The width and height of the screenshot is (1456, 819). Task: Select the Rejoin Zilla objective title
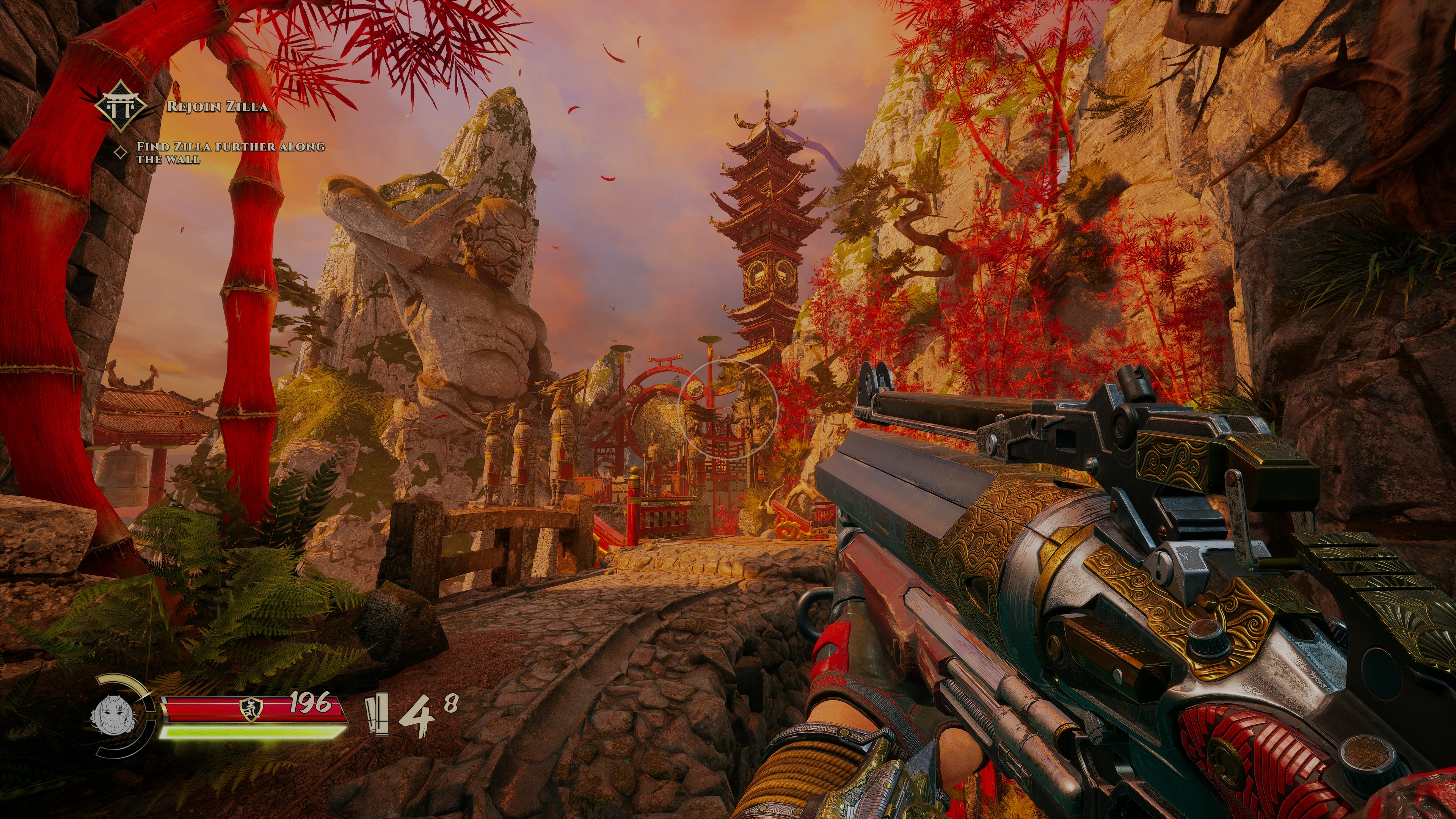[x=217, y=107]
